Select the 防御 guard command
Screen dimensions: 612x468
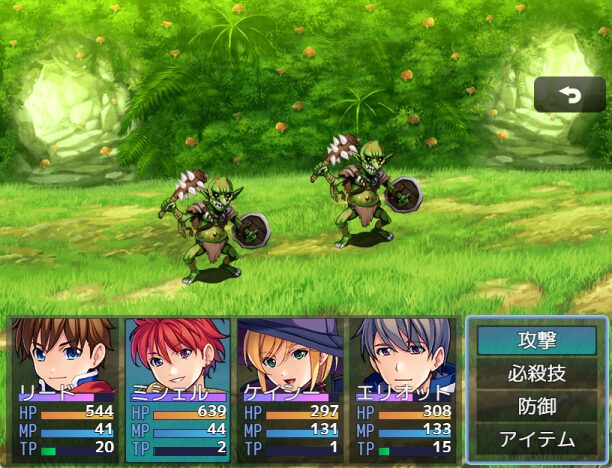536,406
